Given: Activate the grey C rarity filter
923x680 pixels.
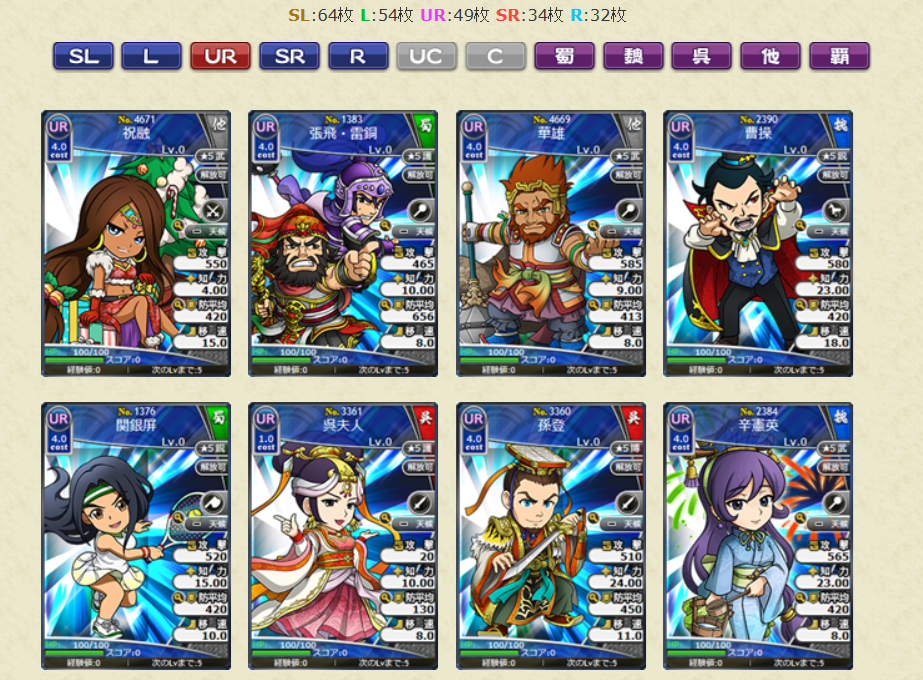Looking at the screenshot, I should 495,56.
